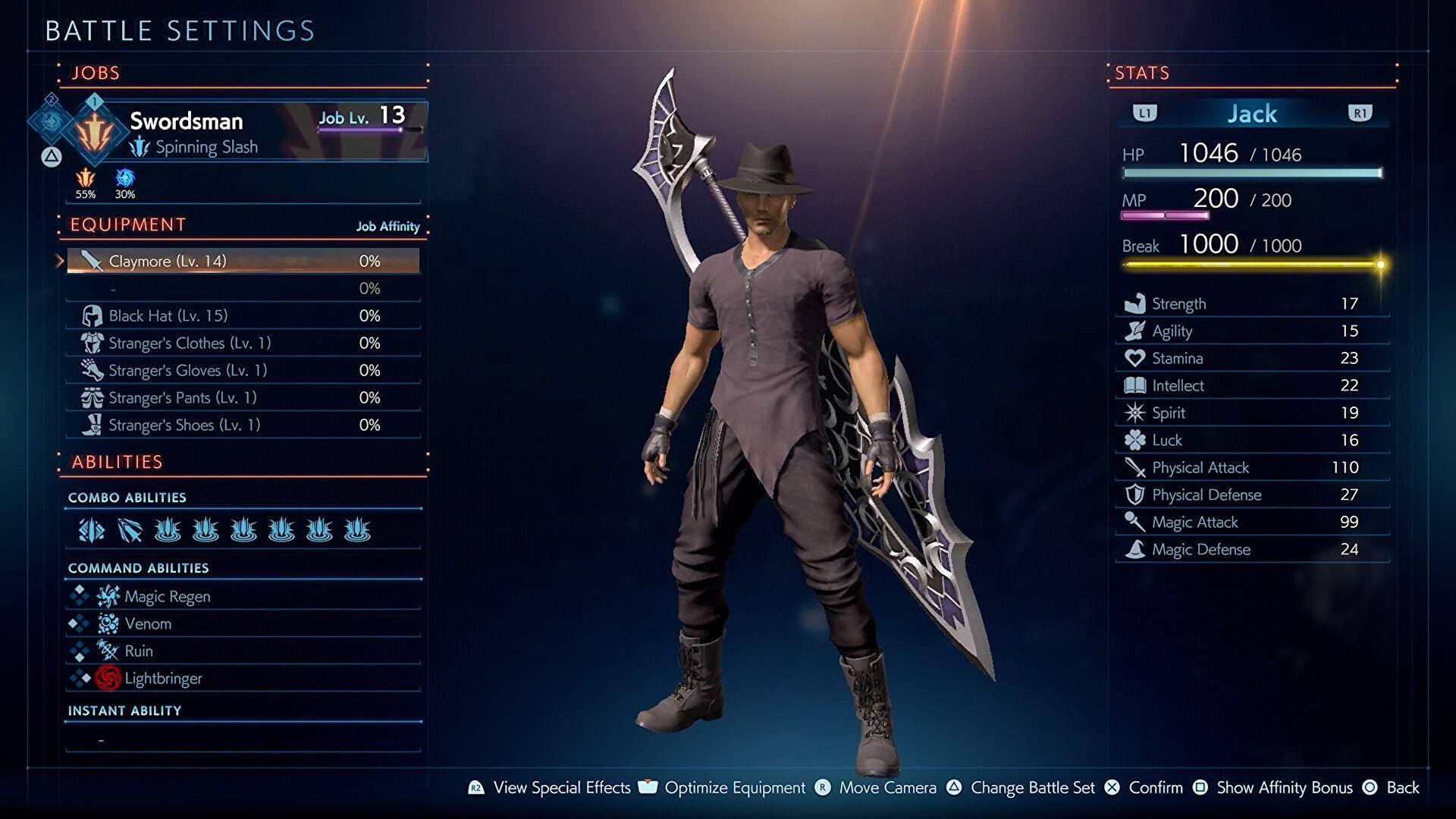Choose the Venom command ability
This screenshot has width=1456, height=819.
coord(243,624)
